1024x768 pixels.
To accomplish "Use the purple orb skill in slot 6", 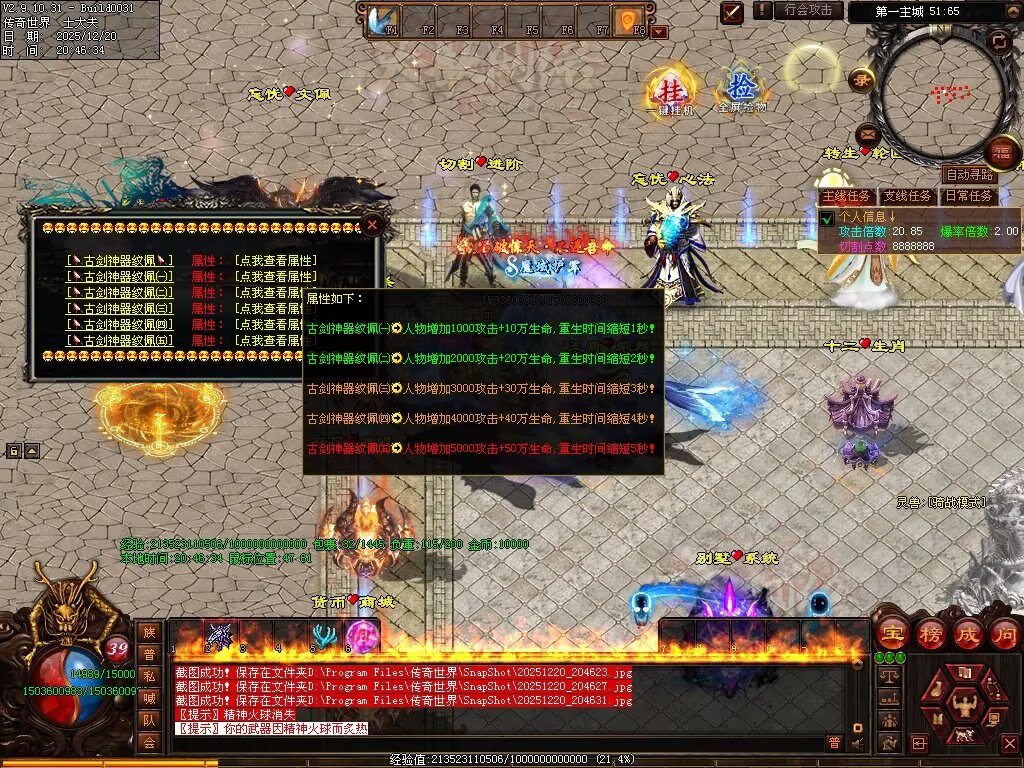I will [x=360, y=636].
